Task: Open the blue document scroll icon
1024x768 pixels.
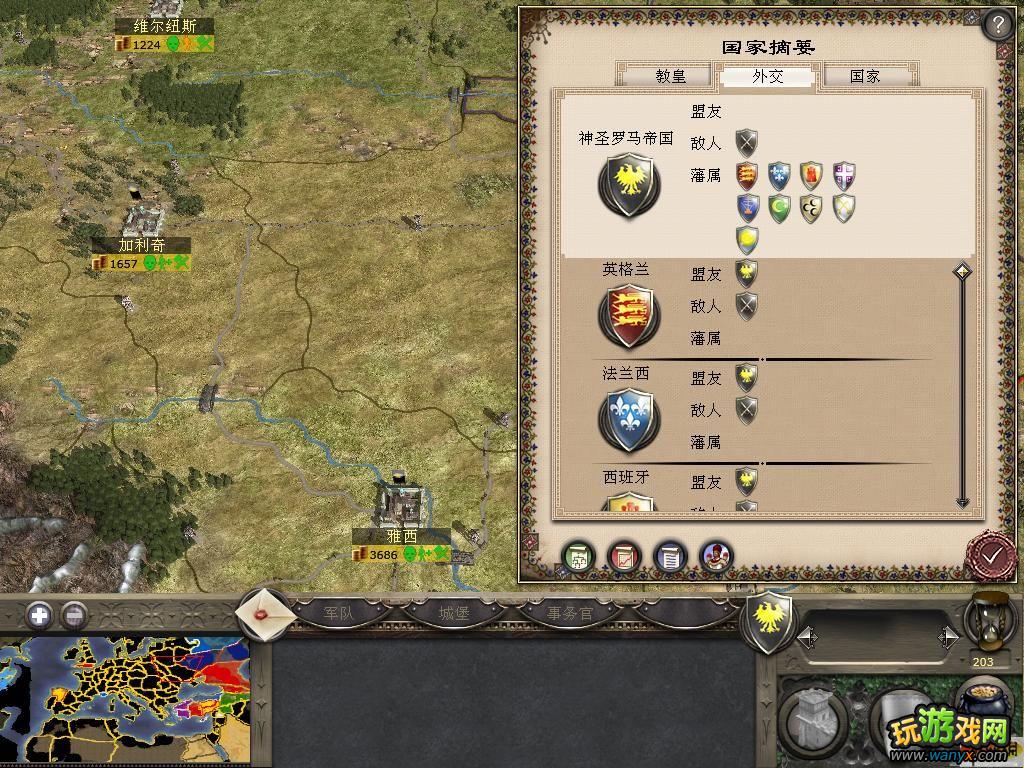Action: pos(670,556)
